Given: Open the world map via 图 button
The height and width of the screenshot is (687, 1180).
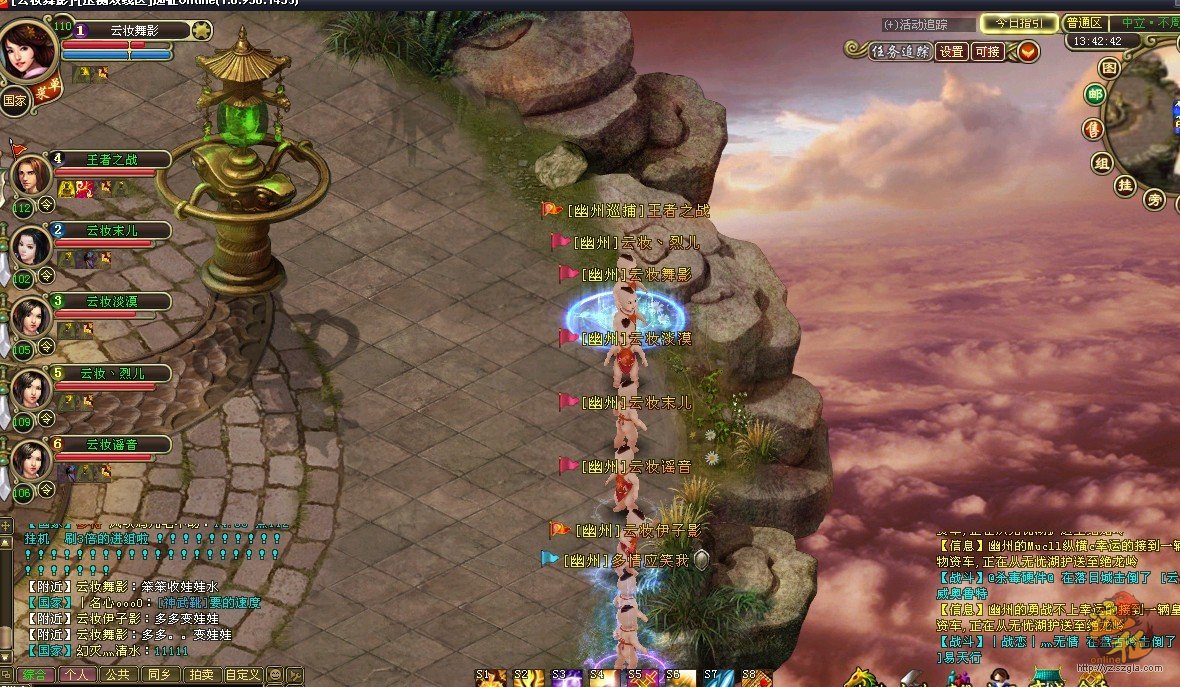Looking at the screenshot, I should point(1108,67).
